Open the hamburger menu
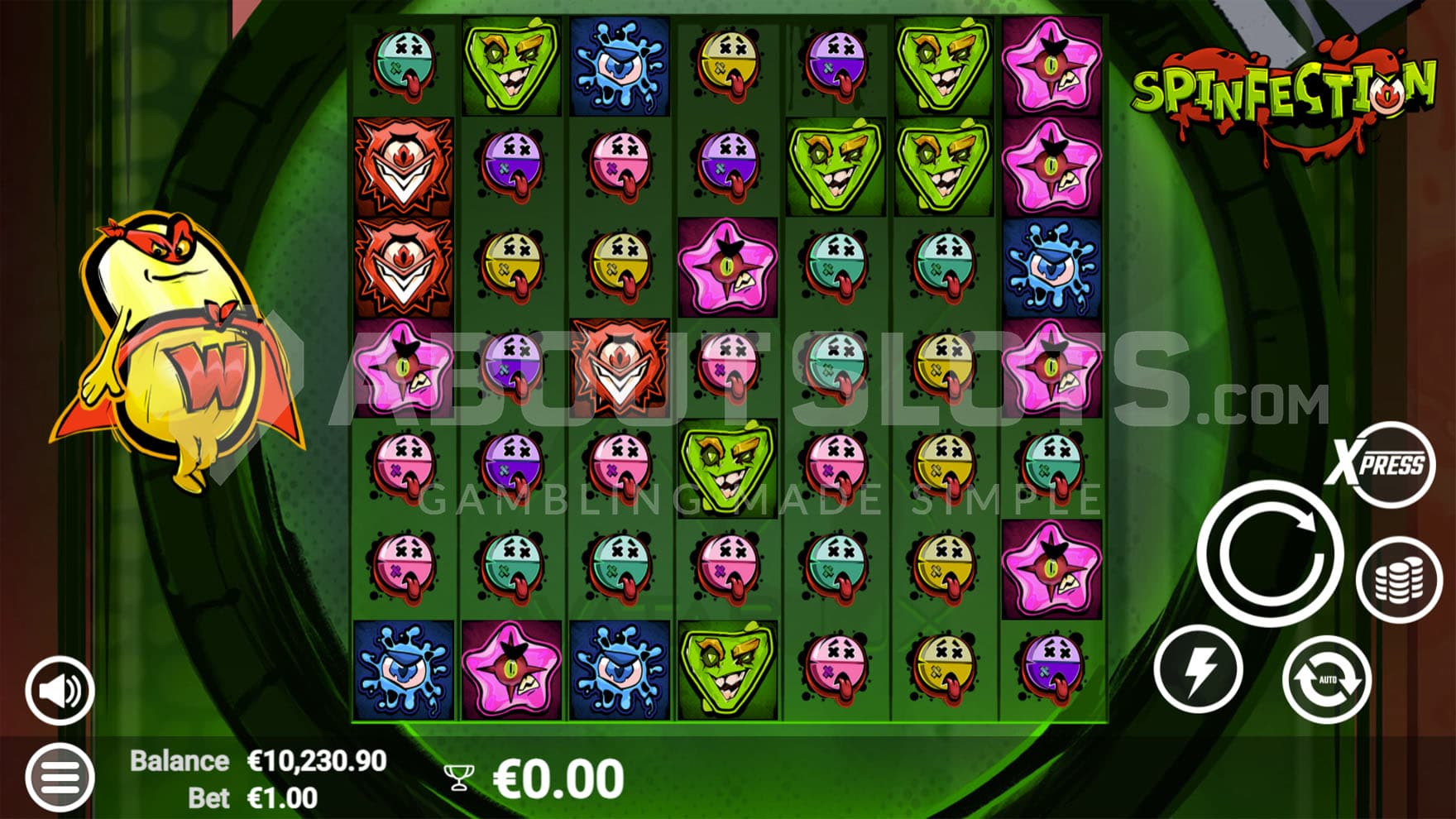The width and height of the screenshot is (1456, 819). click(60, 777)
